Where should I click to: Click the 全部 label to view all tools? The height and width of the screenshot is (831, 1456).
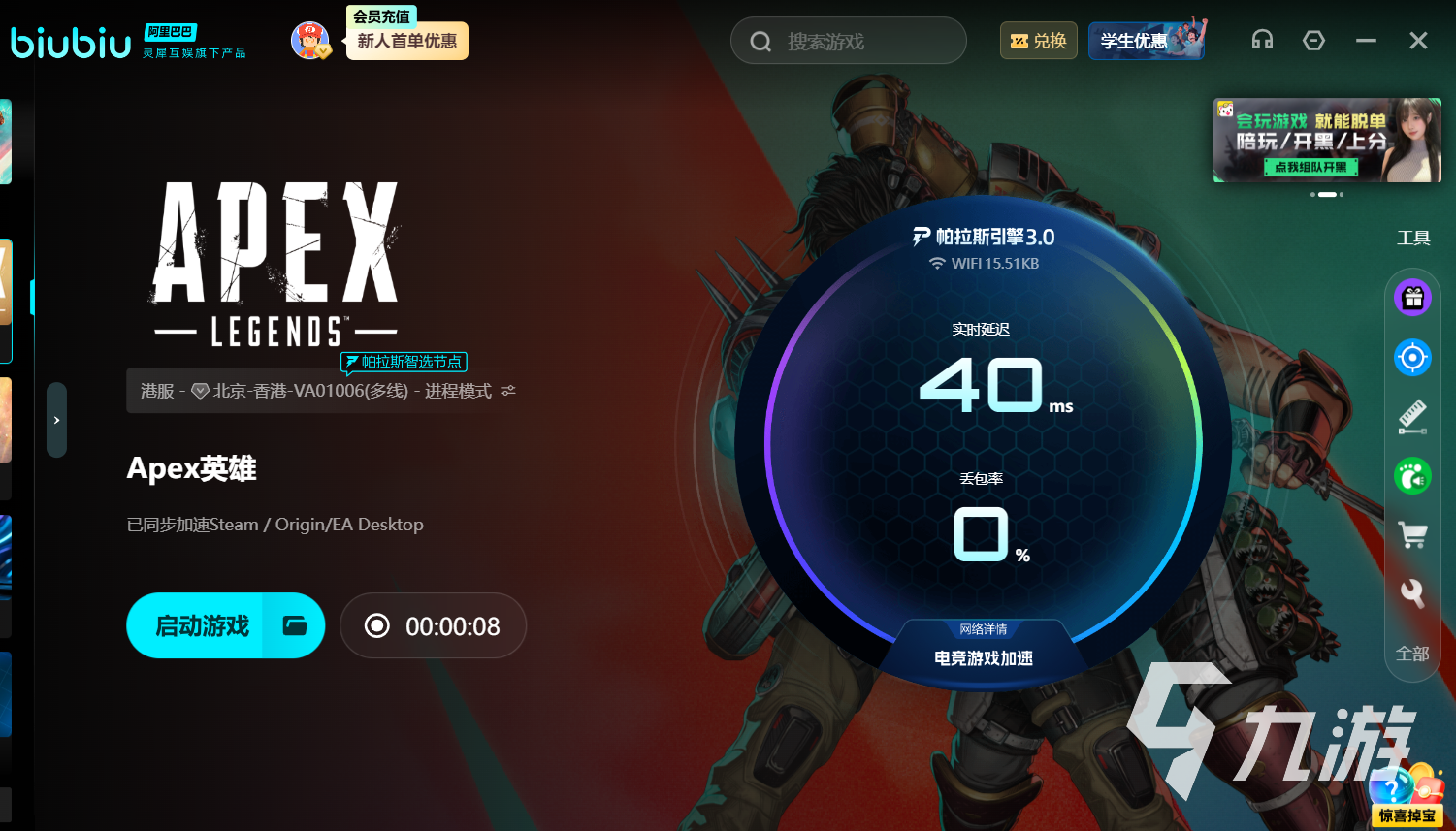tap(1412, 655)
